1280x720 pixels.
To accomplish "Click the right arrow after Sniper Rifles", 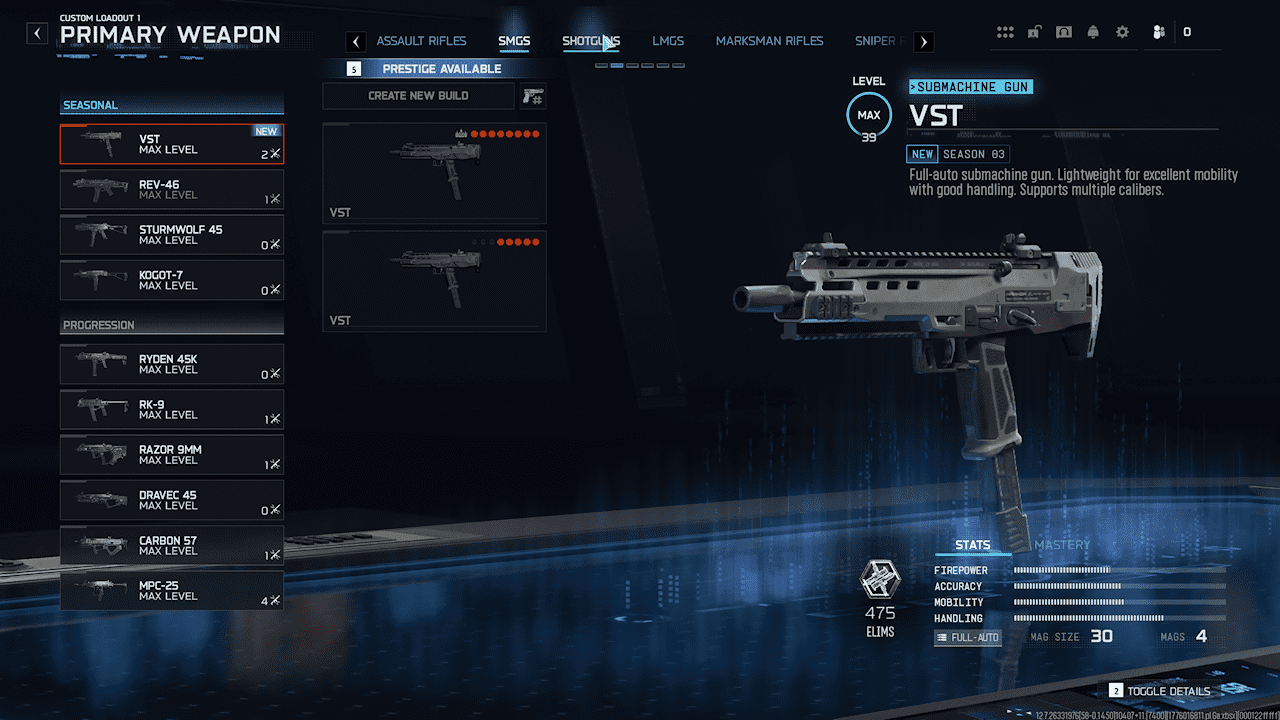I will click(x=923, y=41).
